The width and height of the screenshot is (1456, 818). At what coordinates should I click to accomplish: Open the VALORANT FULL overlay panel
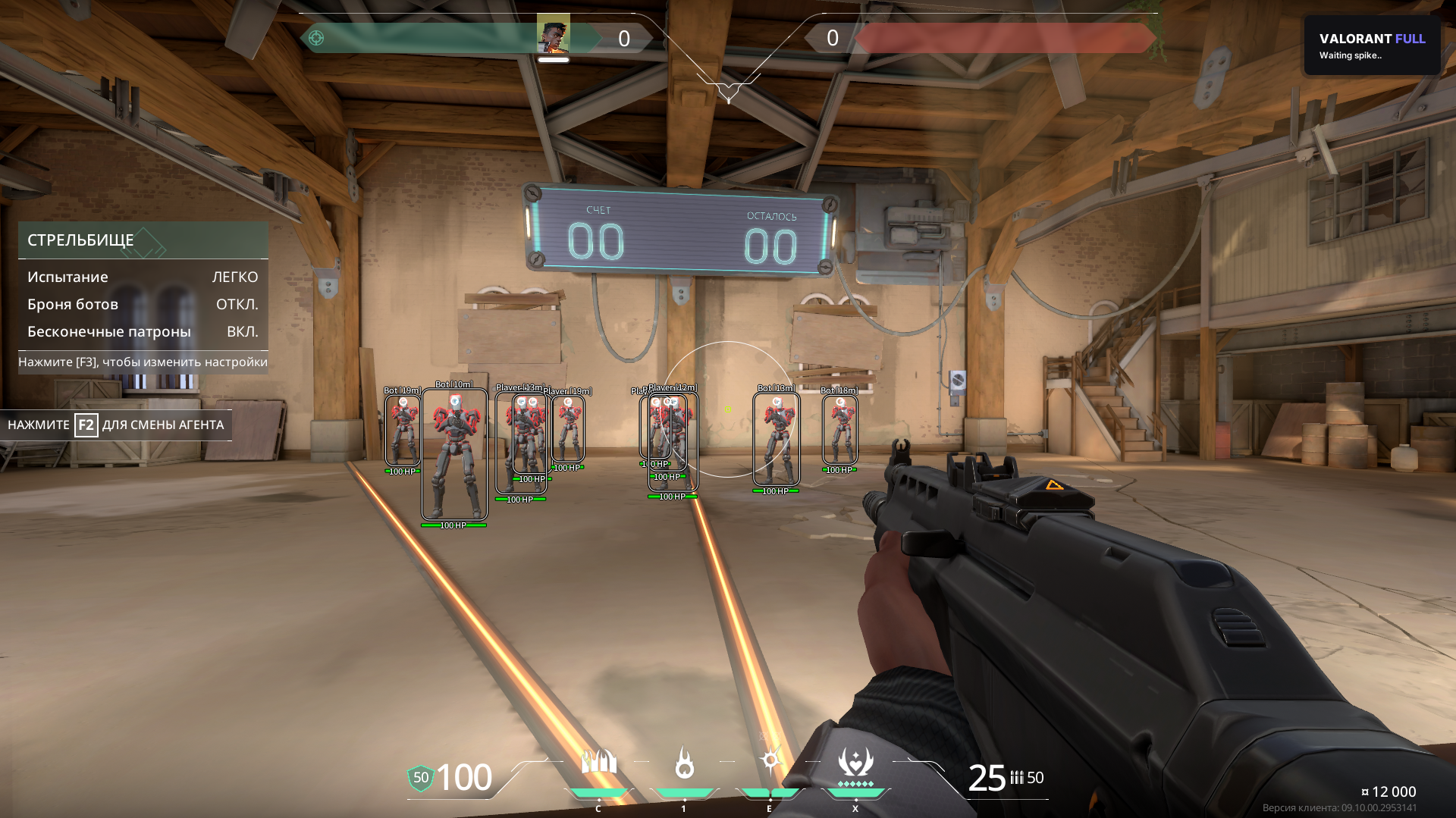(1371, 45)
